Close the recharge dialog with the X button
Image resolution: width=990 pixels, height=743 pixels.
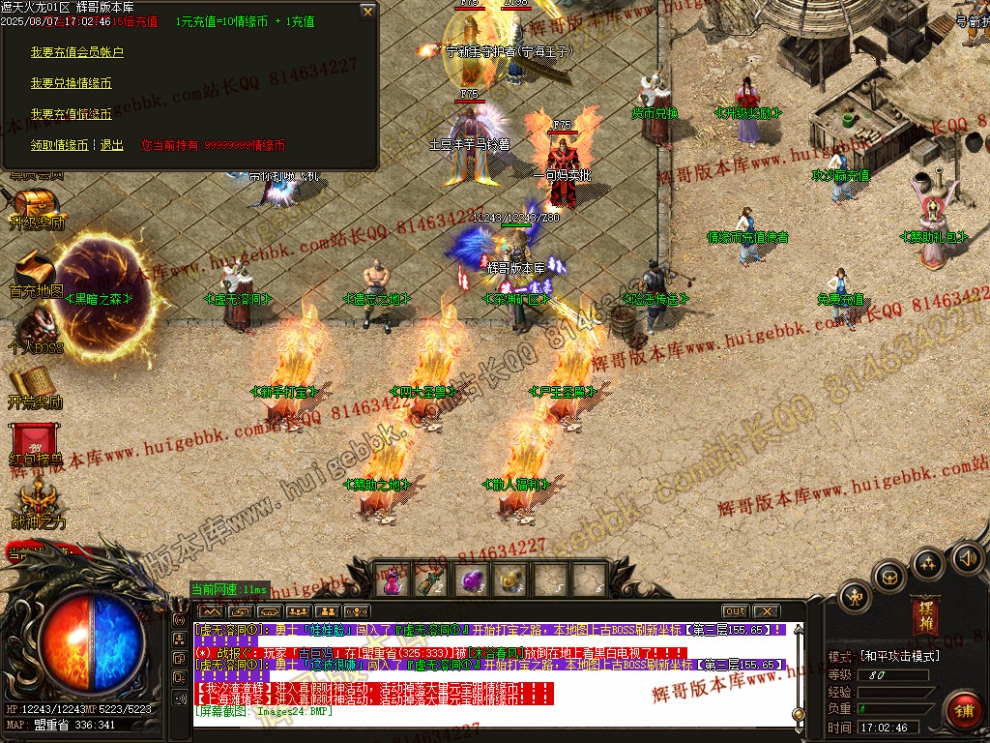367,12
